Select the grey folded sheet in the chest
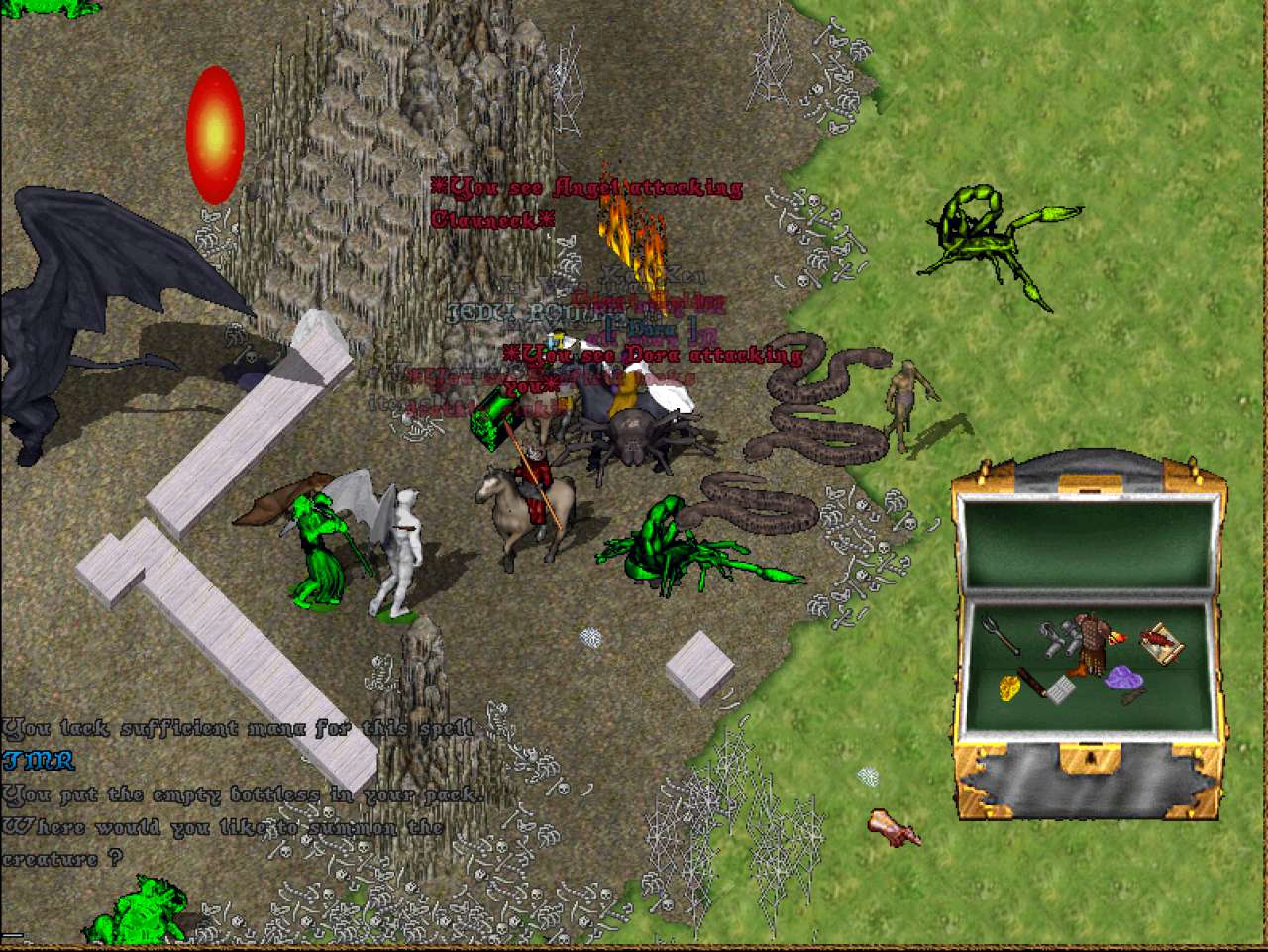The image size is (1268, 952). coord(1063,690)
